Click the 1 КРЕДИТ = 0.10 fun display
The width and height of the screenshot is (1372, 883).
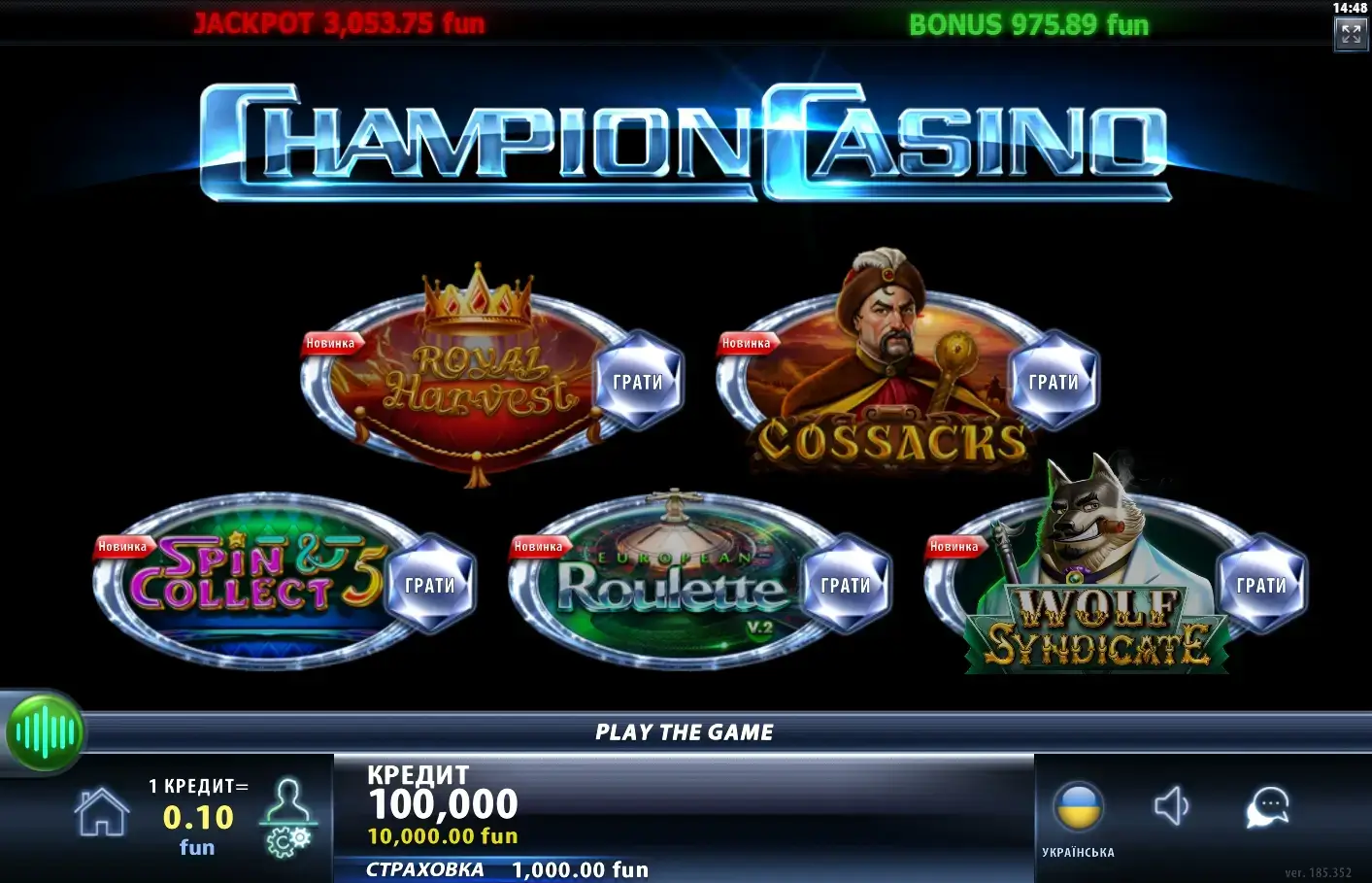(x=197, y=816)
